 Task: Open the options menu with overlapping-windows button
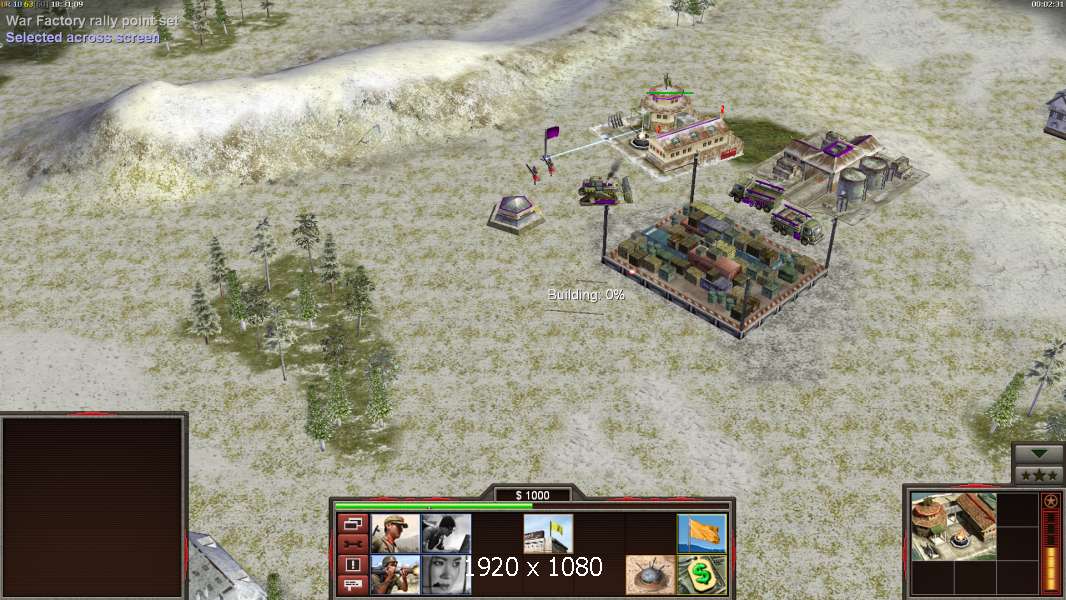352,523
